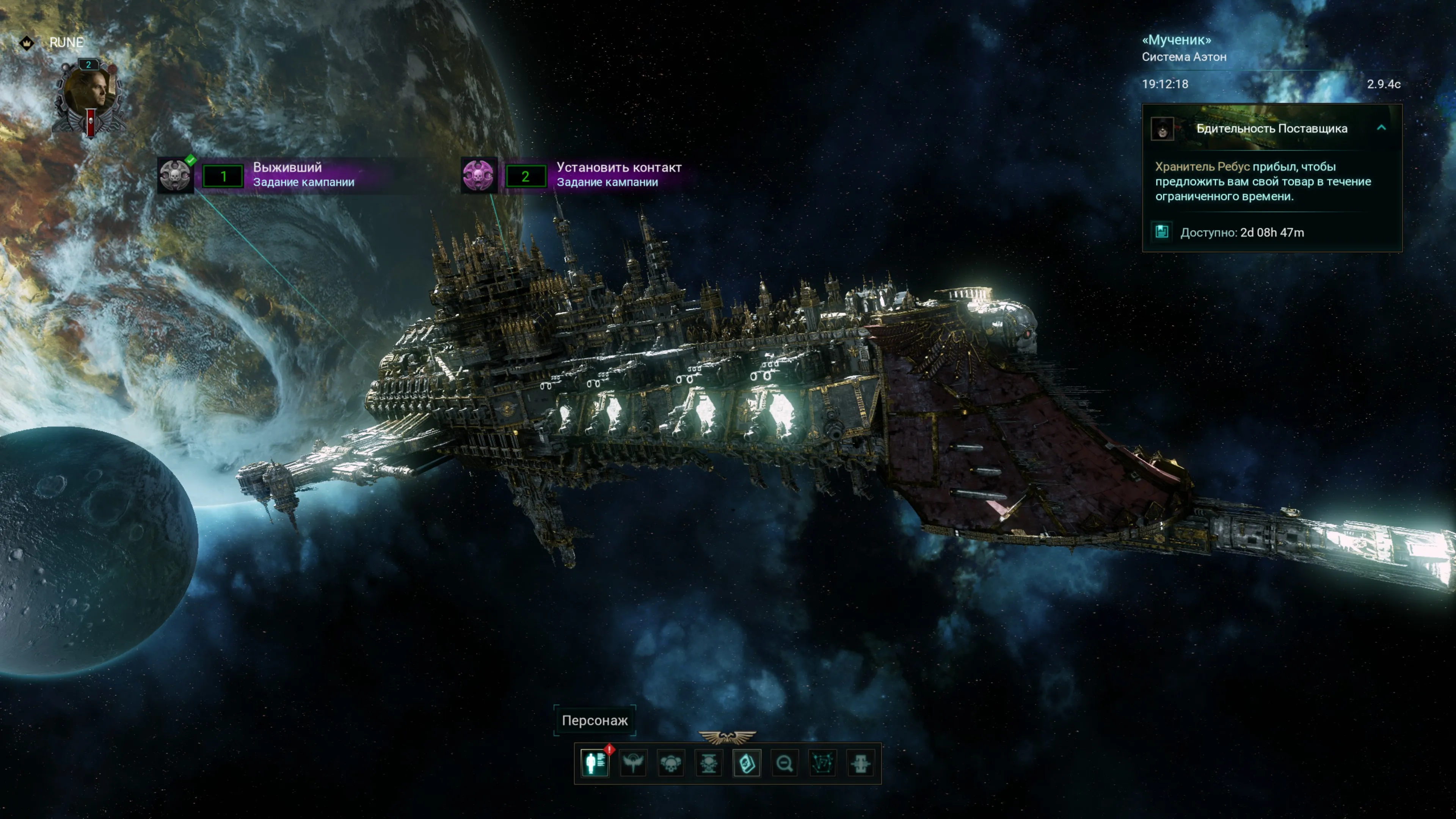The image size is (1456, 819).
Task: Open the star map constellation icon
Action: 822,764
